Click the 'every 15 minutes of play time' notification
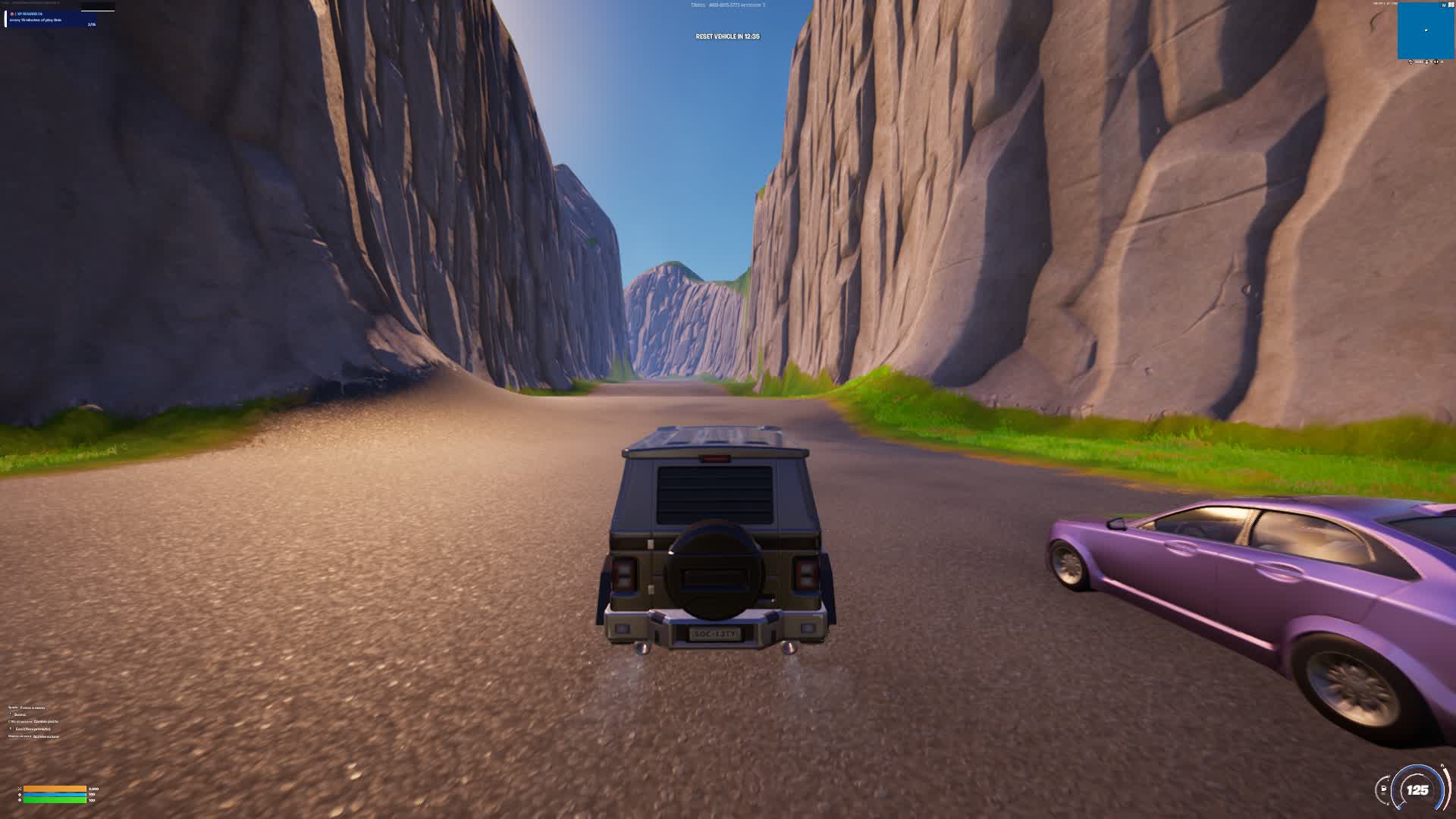Viewport: 1456px width, 819px height. pos(36,20)
